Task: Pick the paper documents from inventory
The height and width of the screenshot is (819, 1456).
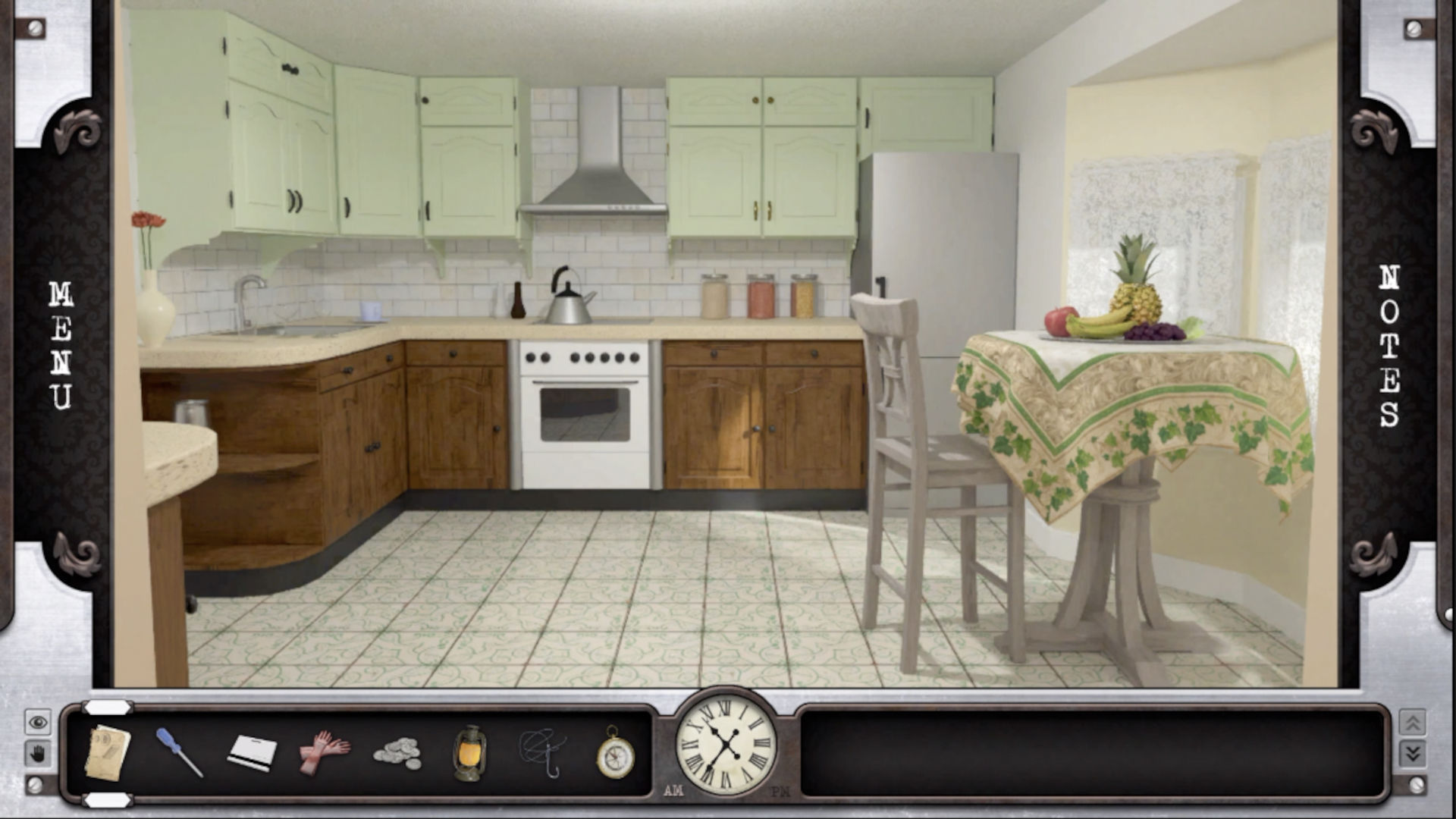Action: point(107,752)
